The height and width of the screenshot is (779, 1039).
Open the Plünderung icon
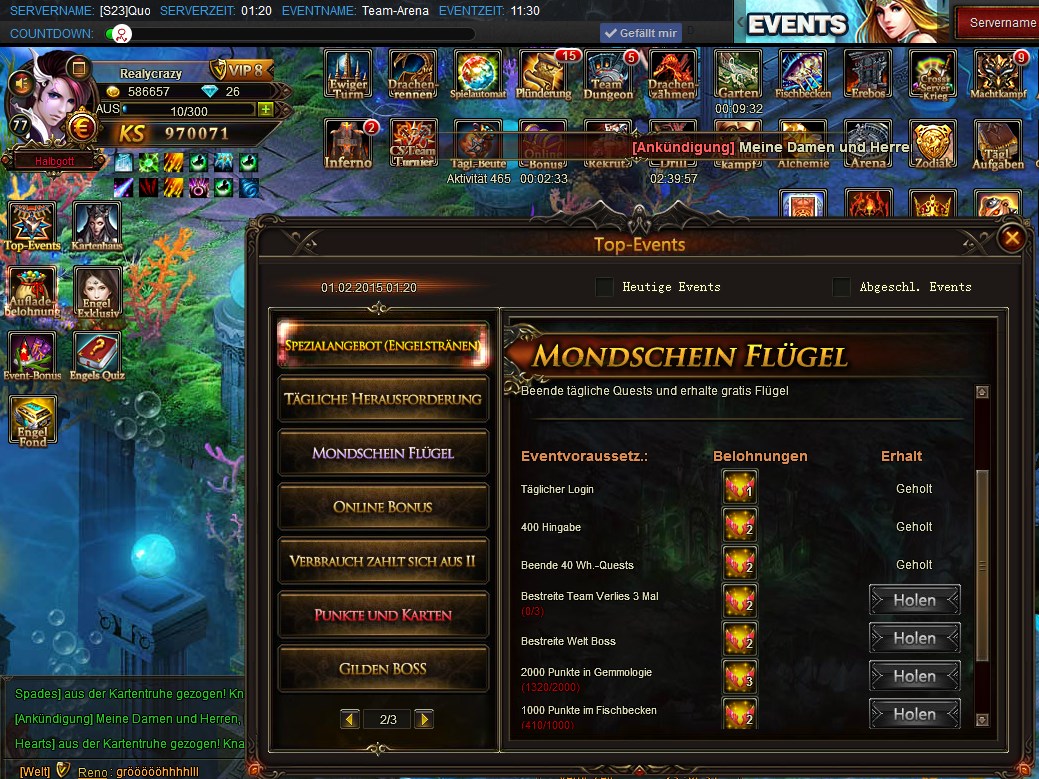[x=545, y=75]
